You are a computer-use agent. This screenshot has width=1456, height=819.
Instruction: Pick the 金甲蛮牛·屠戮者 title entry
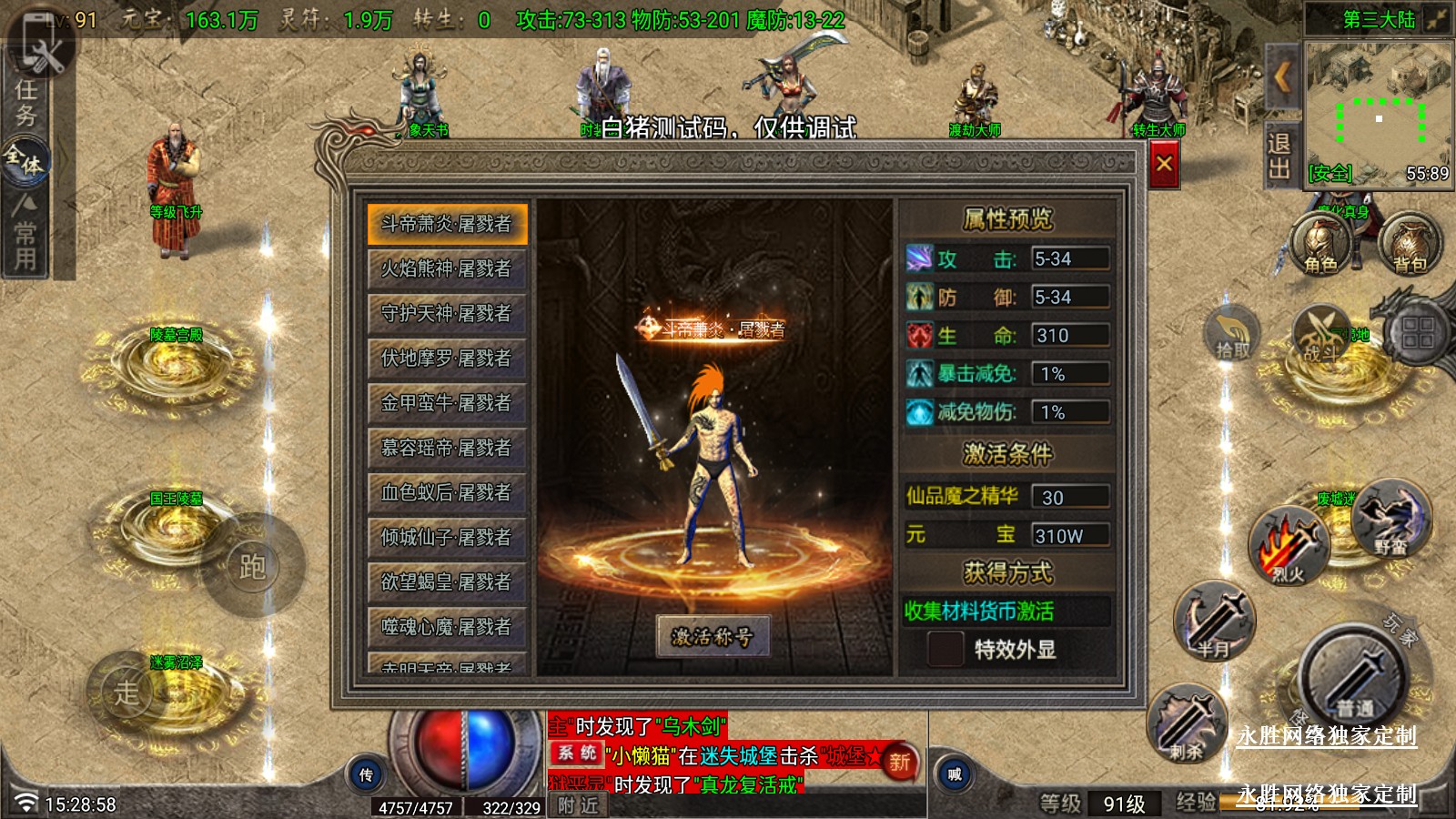point(447,402)
